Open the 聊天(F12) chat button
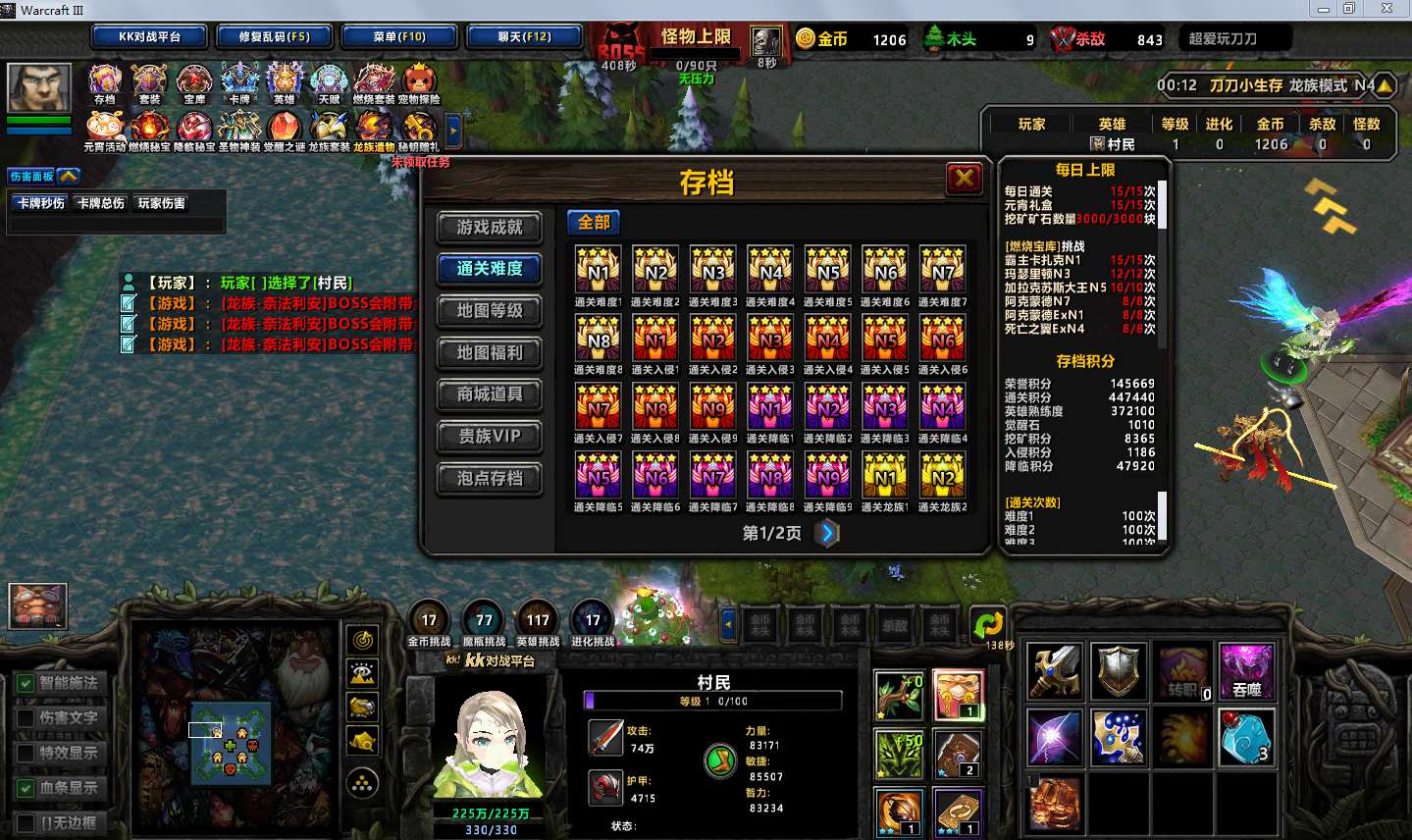The width and height of the screenshot is (1412, 840). 524,37
